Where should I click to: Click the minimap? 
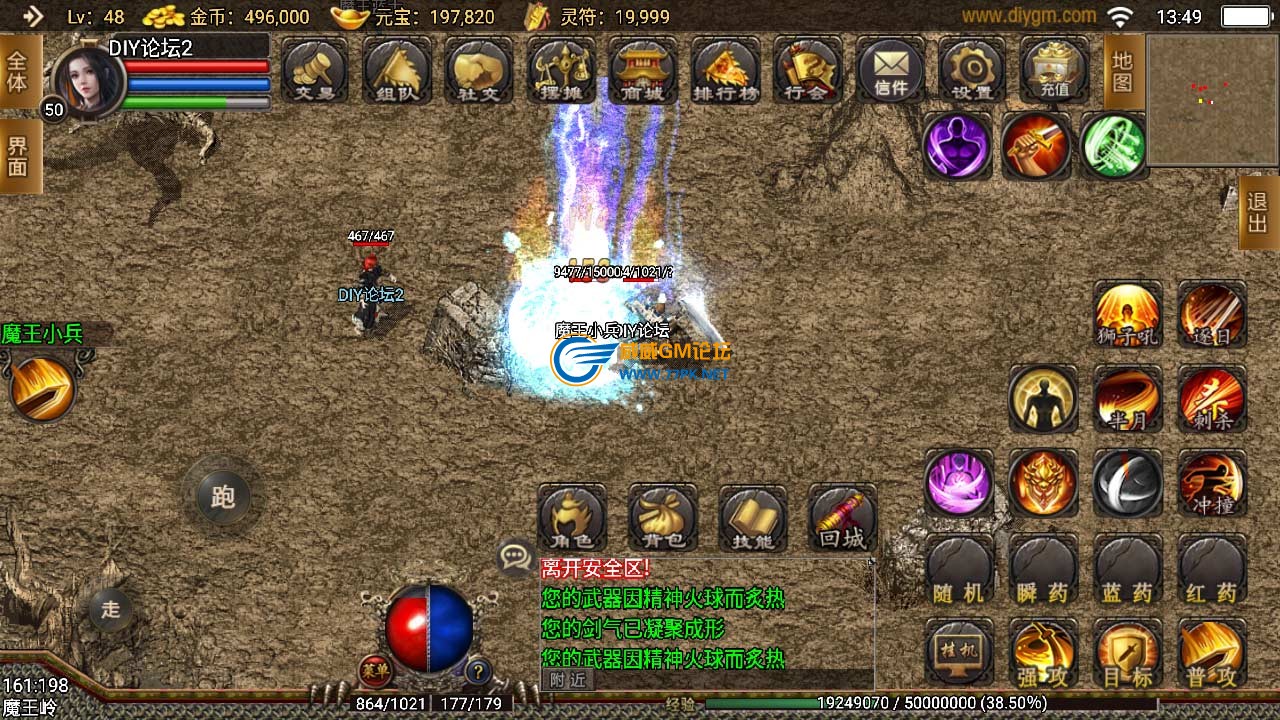[1211, 100]
